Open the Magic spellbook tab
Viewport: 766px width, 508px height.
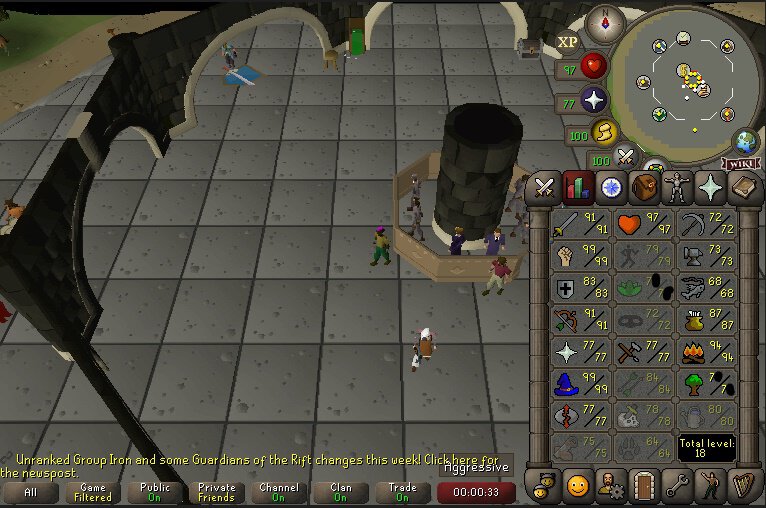click(x=744, y=187)
